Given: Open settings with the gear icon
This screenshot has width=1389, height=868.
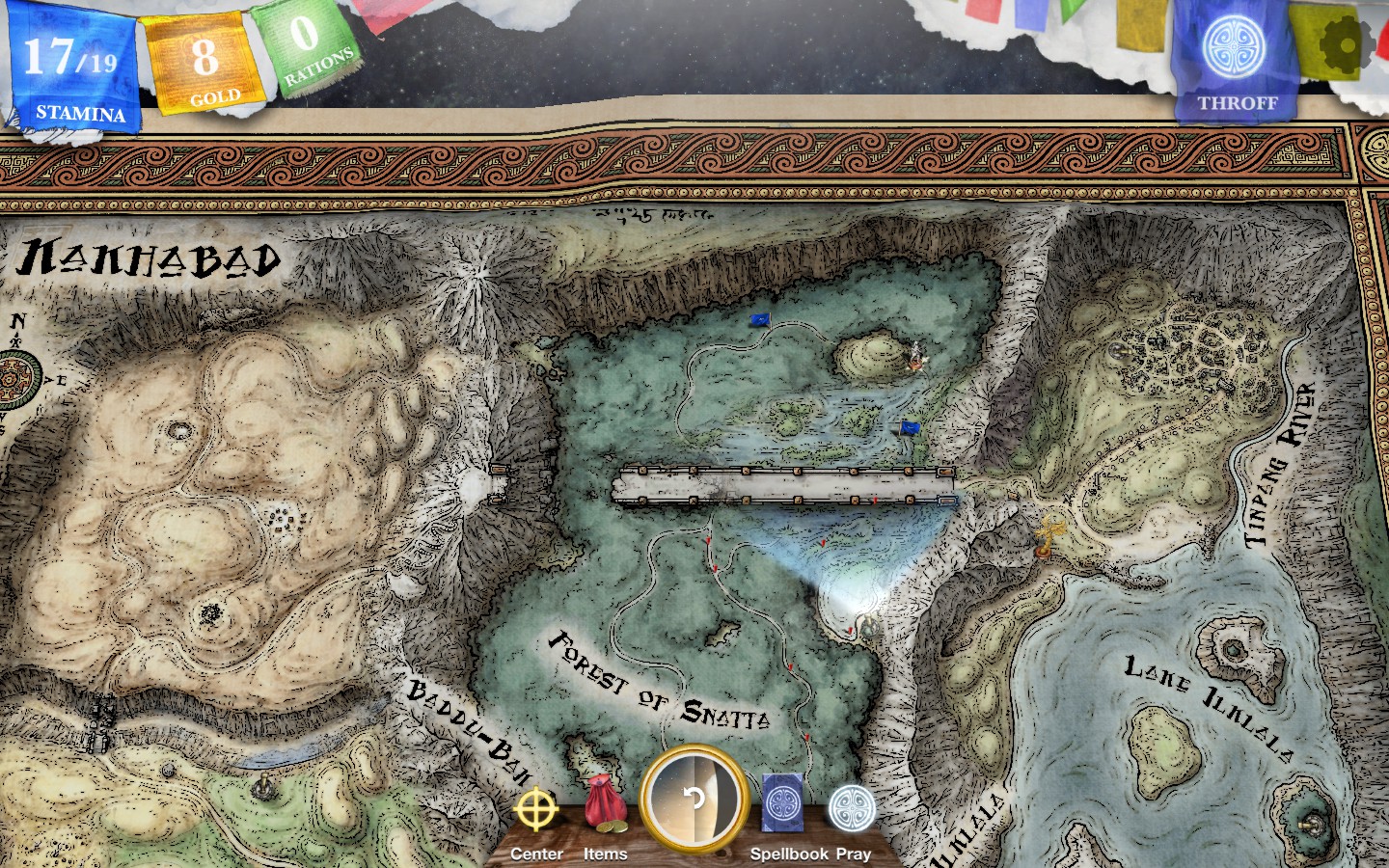Looking at the screenshot, I should [1349, 43].
